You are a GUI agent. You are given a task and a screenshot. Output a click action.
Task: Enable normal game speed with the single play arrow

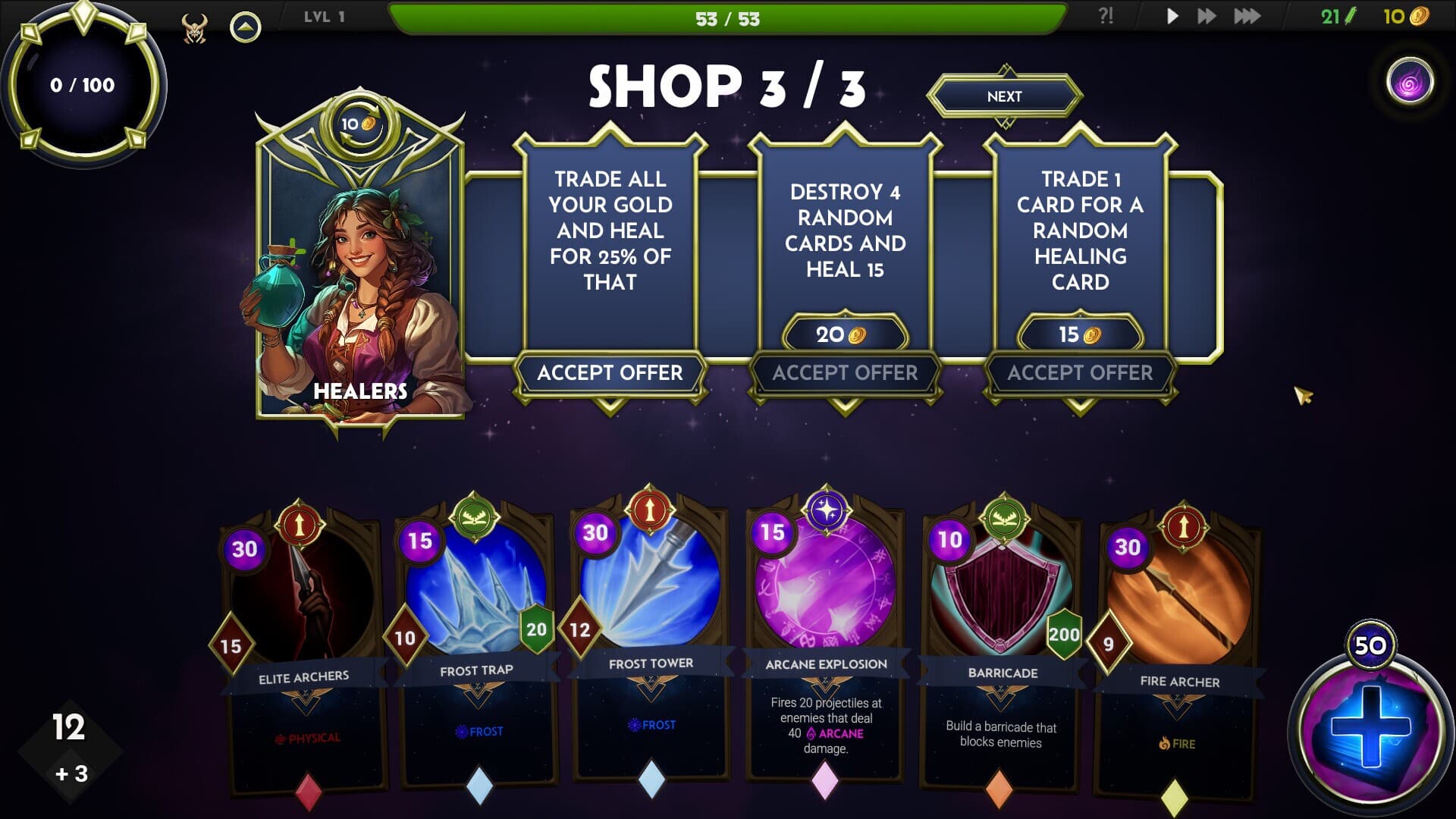(x=1171, y=16)
